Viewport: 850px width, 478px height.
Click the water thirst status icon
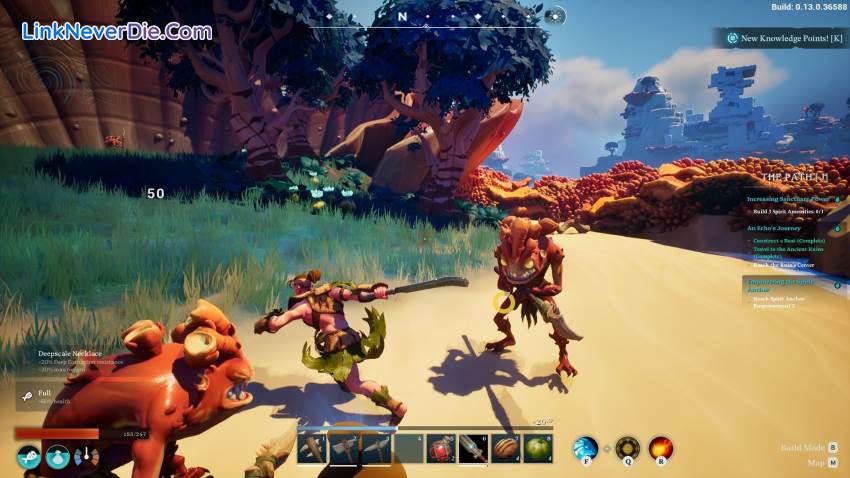(58, 457)
